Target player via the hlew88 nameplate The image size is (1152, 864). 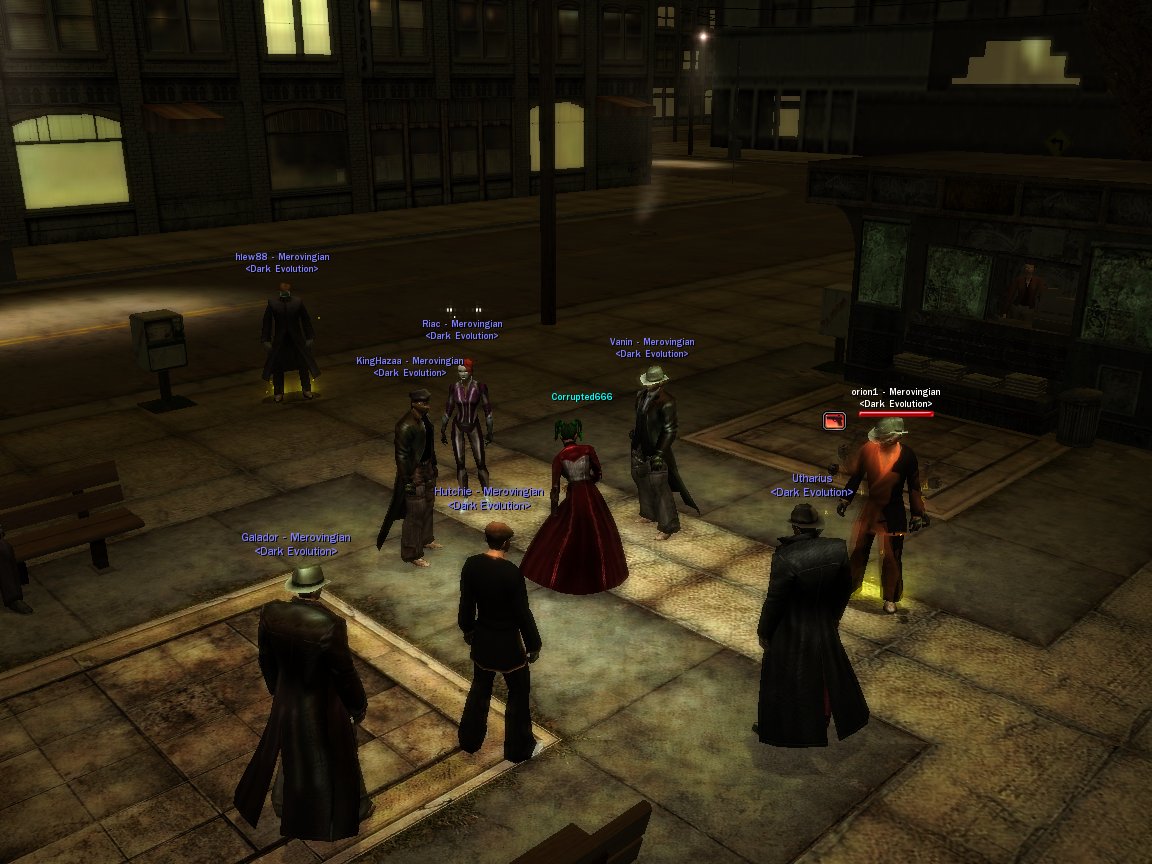click(x=282, y=257)
